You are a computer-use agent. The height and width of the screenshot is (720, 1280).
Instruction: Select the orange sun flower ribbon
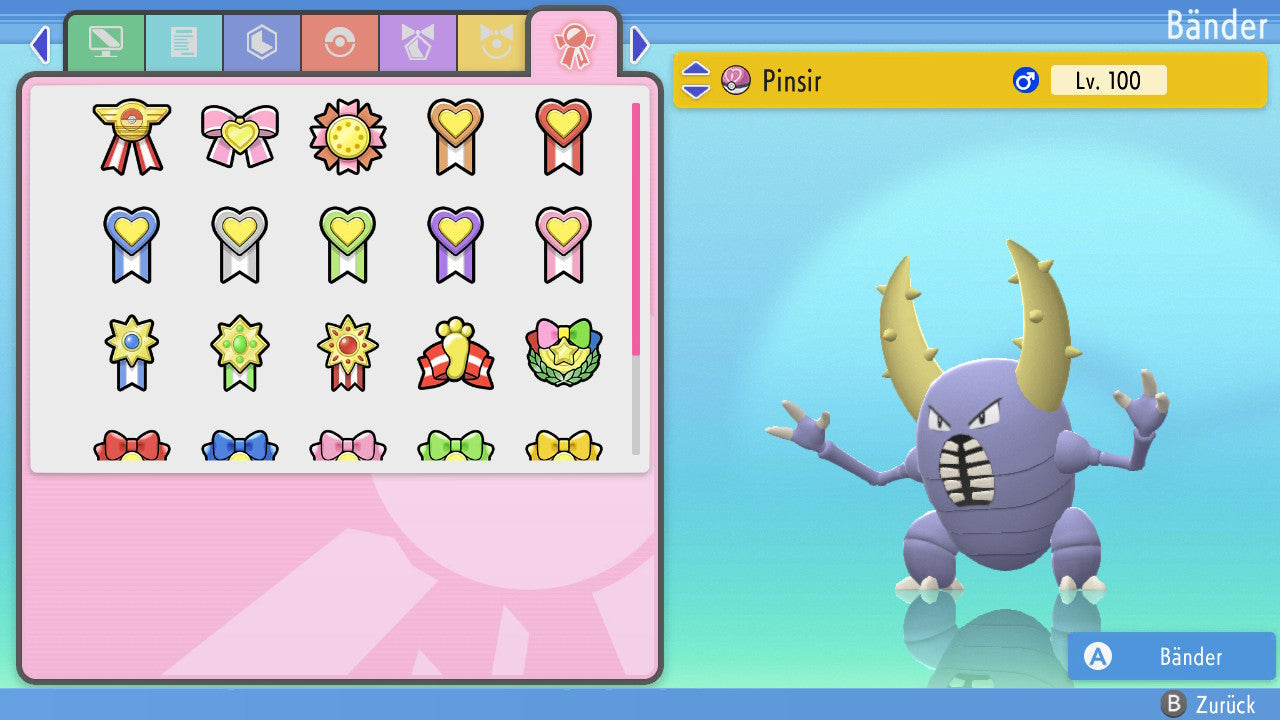pyautogui.click(x=348, y=136)
